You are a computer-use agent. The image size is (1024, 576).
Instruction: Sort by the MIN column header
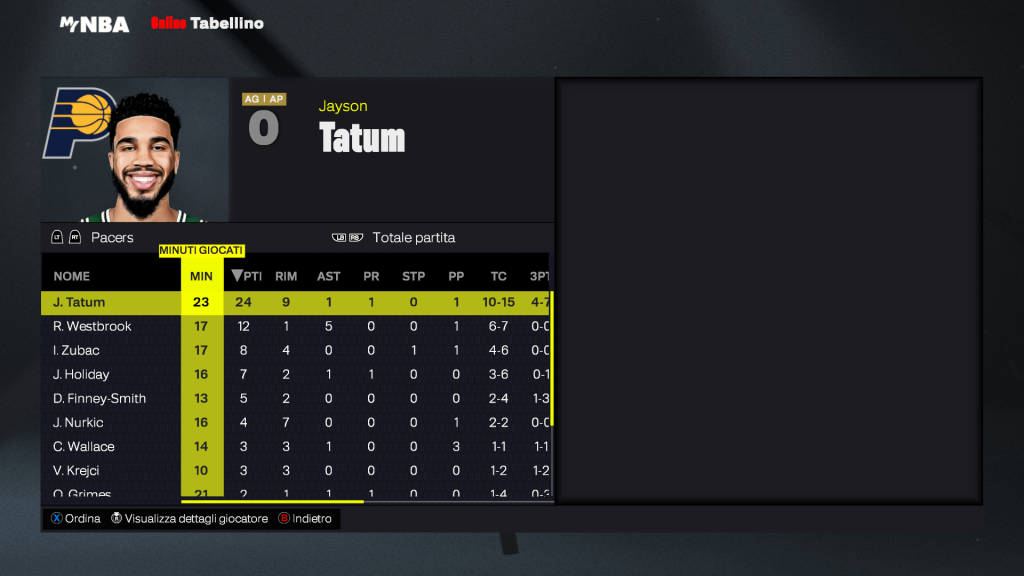201,276
